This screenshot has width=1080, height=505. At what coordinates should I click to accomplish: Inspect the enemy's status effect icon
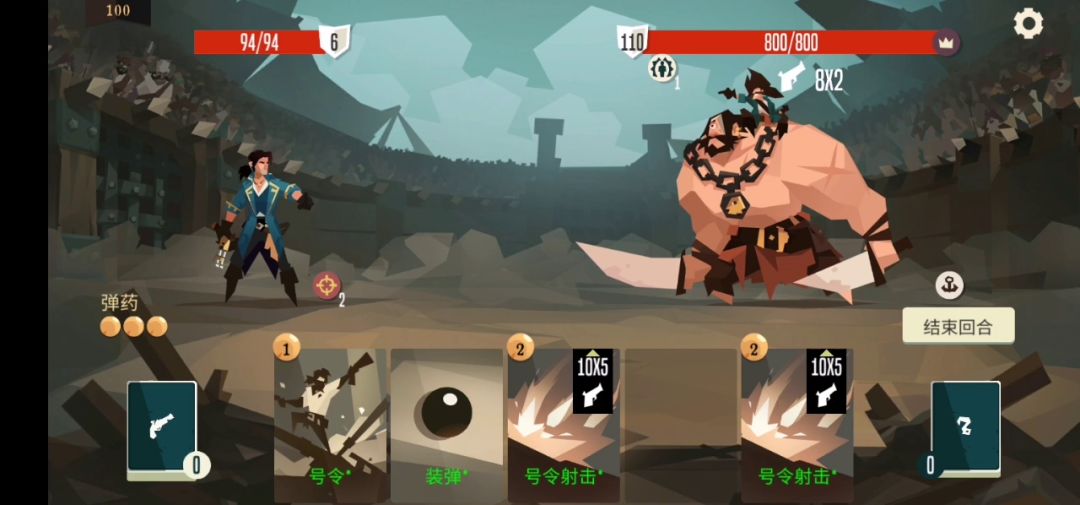coord(661,68)
